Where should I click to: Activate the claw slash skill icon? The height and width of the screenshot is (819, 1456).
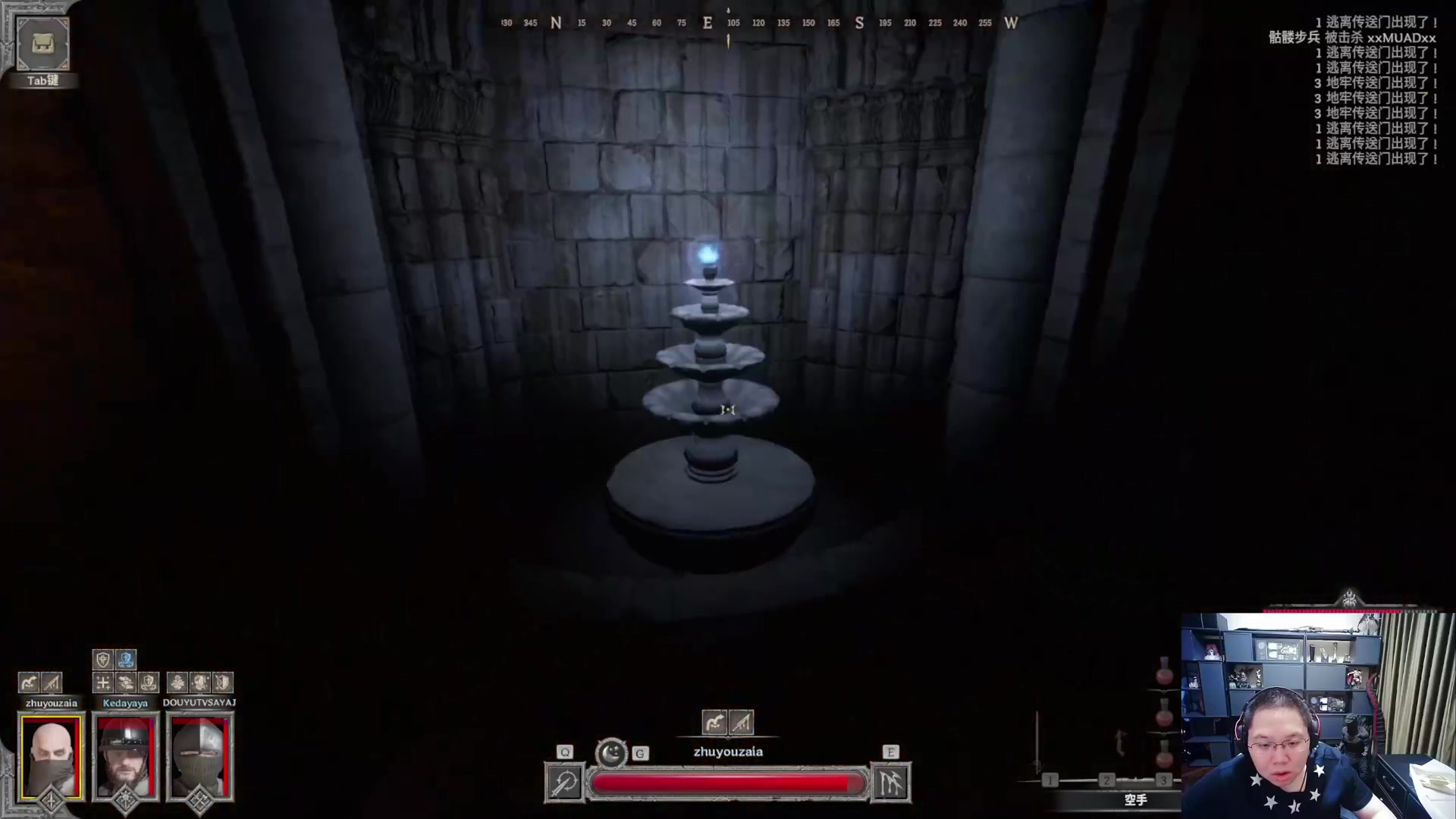pyautogui.click(x=891, y=783)
